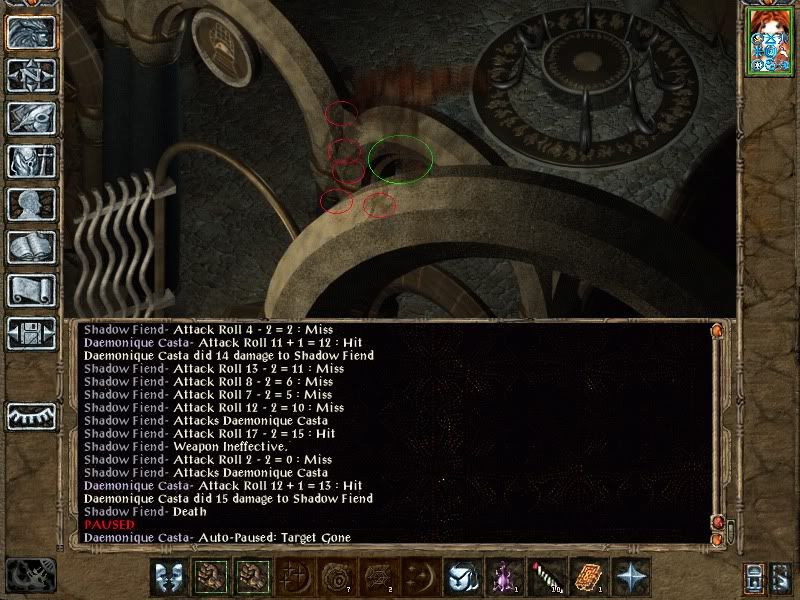Screen dimensions: 800x600
Task: Open the area map screen
Action: (30, 75)
